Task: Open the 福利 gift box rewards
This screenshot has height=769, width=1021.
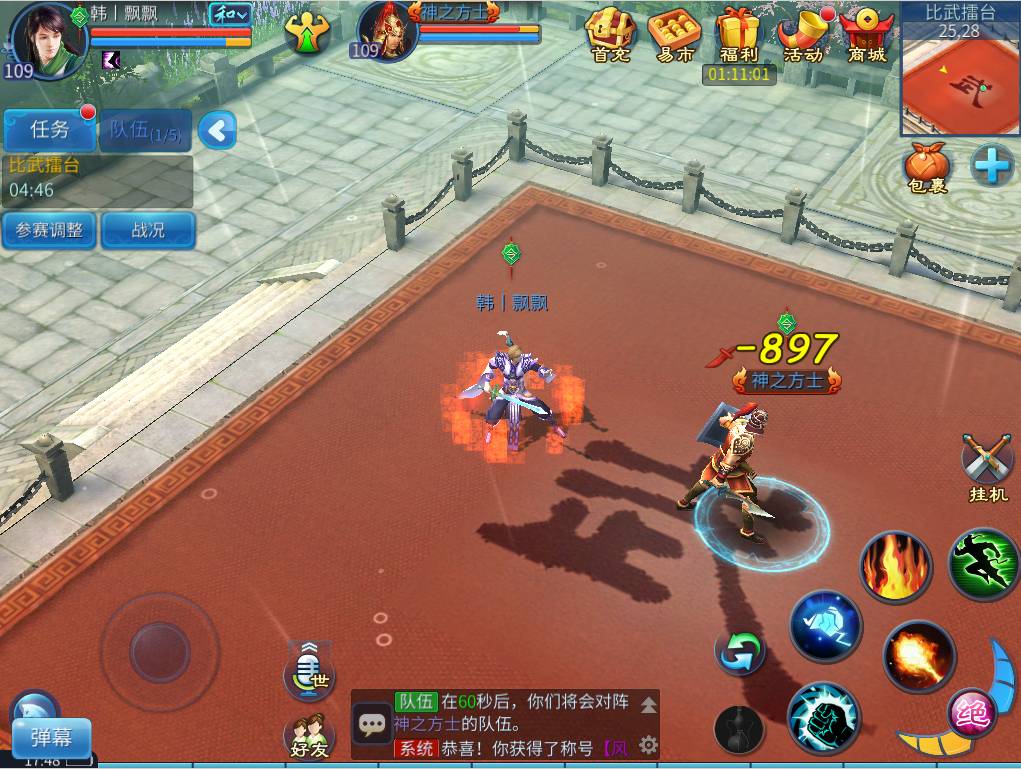Action: click(x=739, y=36)
